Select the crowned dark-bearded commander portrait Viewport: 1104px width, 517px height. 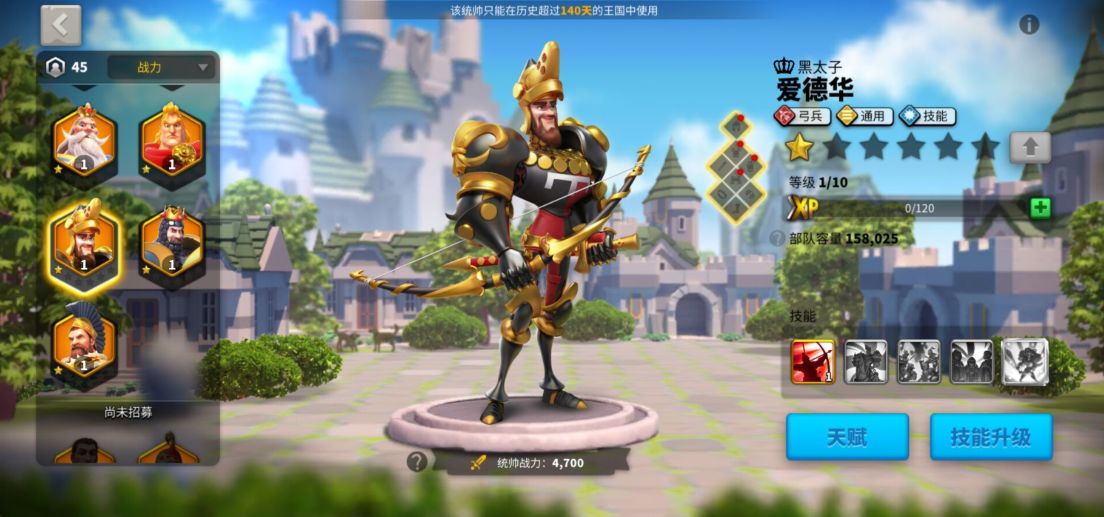pos(172,242)
